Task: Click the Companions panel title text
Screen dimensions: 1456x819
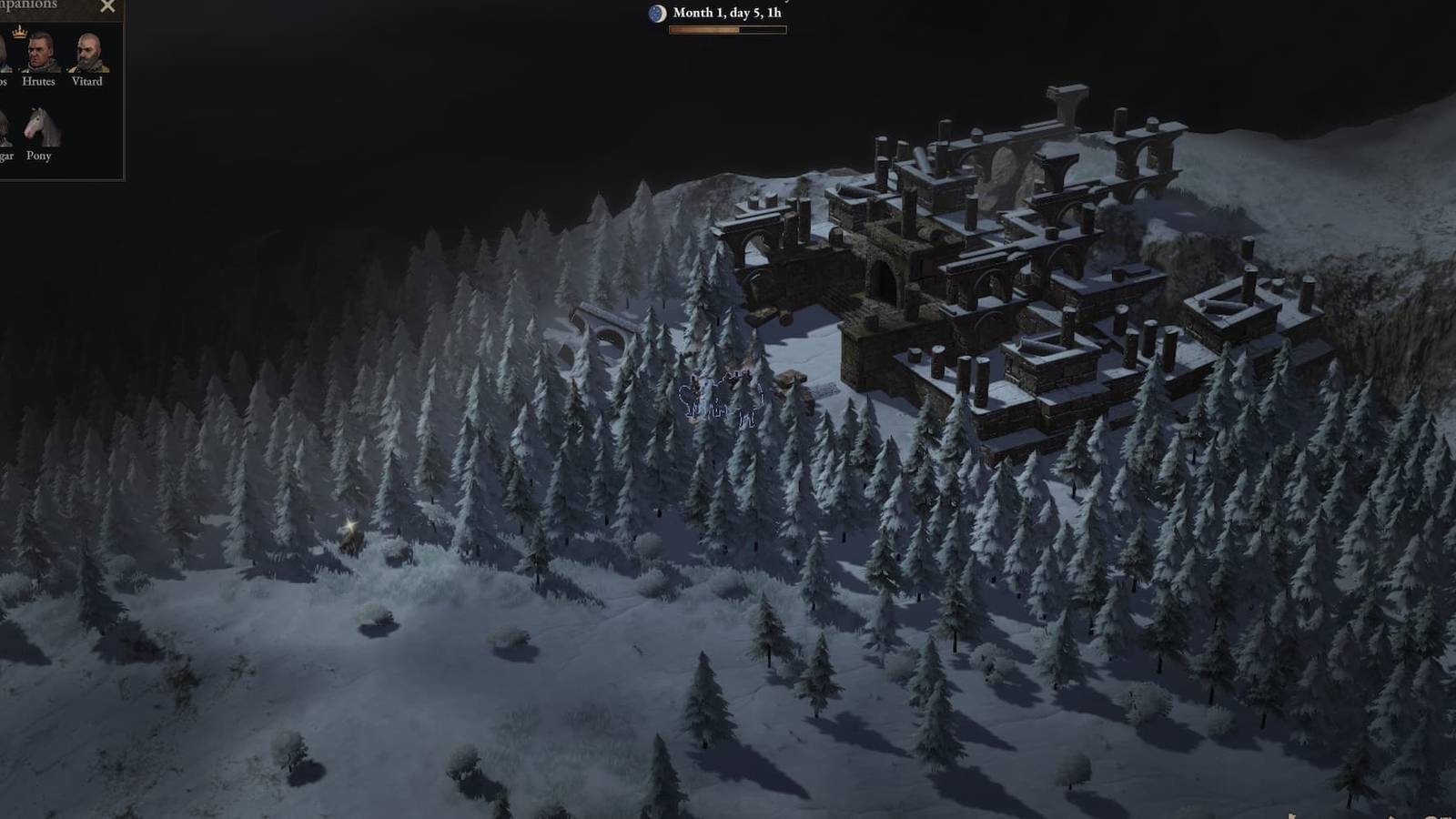Action: (27, 5)
